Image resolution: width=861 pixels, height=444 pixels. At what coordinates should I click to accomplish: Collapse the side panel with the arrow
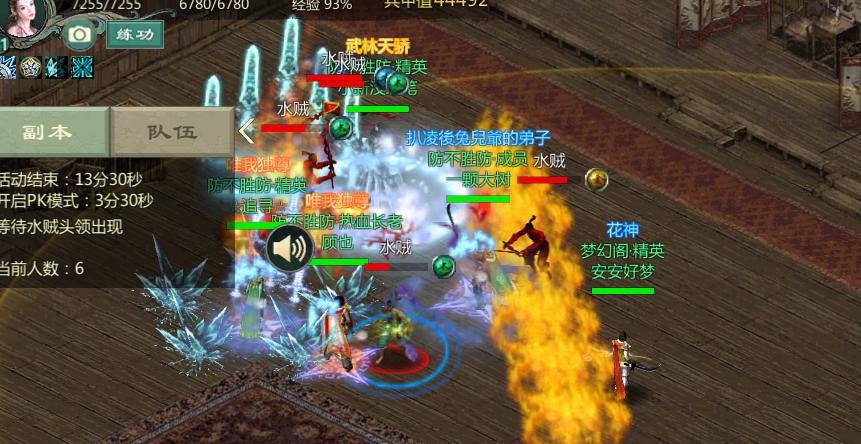(x=246, y=130)
